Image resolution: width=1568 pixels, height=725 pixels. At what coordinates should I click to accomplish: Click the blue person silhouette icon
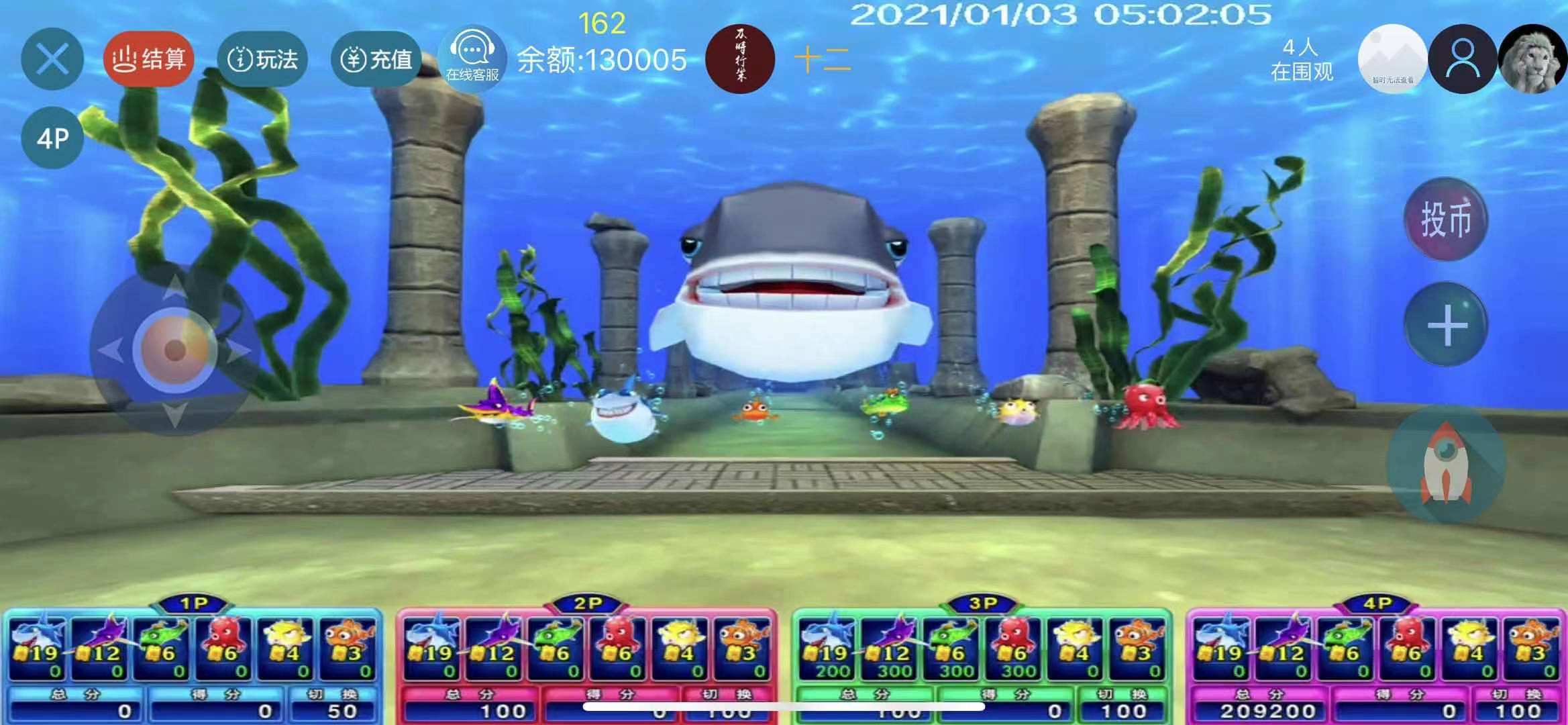click(x=1462, y=59)
